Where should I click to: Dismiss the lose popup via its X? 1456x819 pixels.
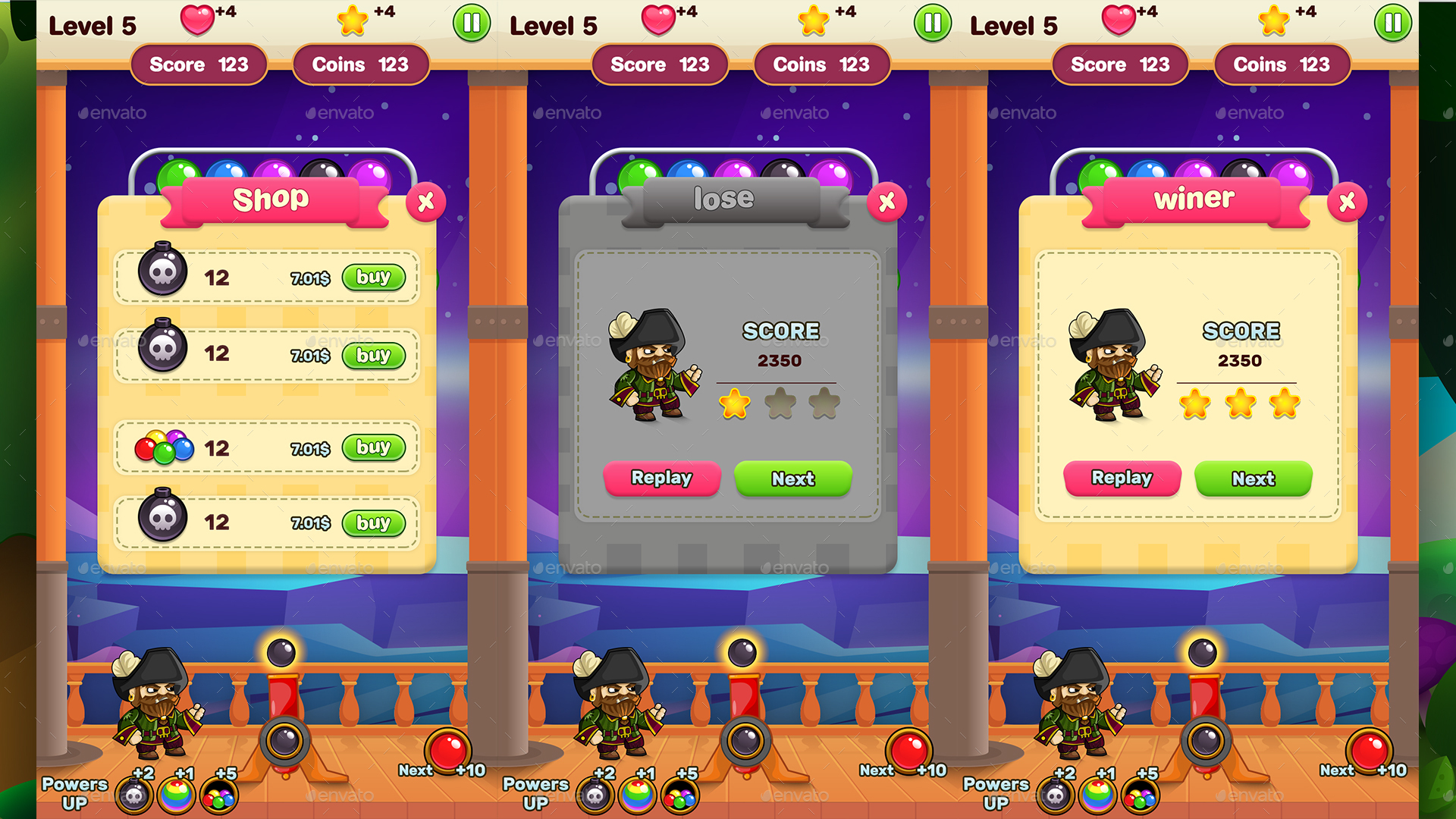pos(888,202)
